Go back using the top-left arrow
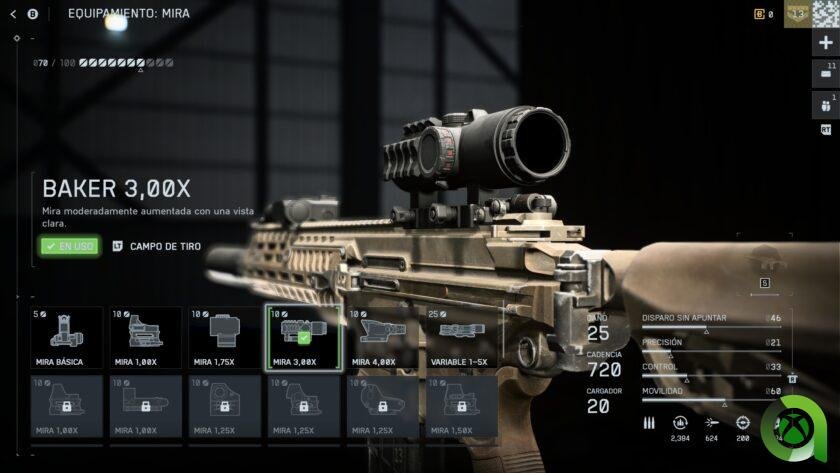 pos(13,14)
